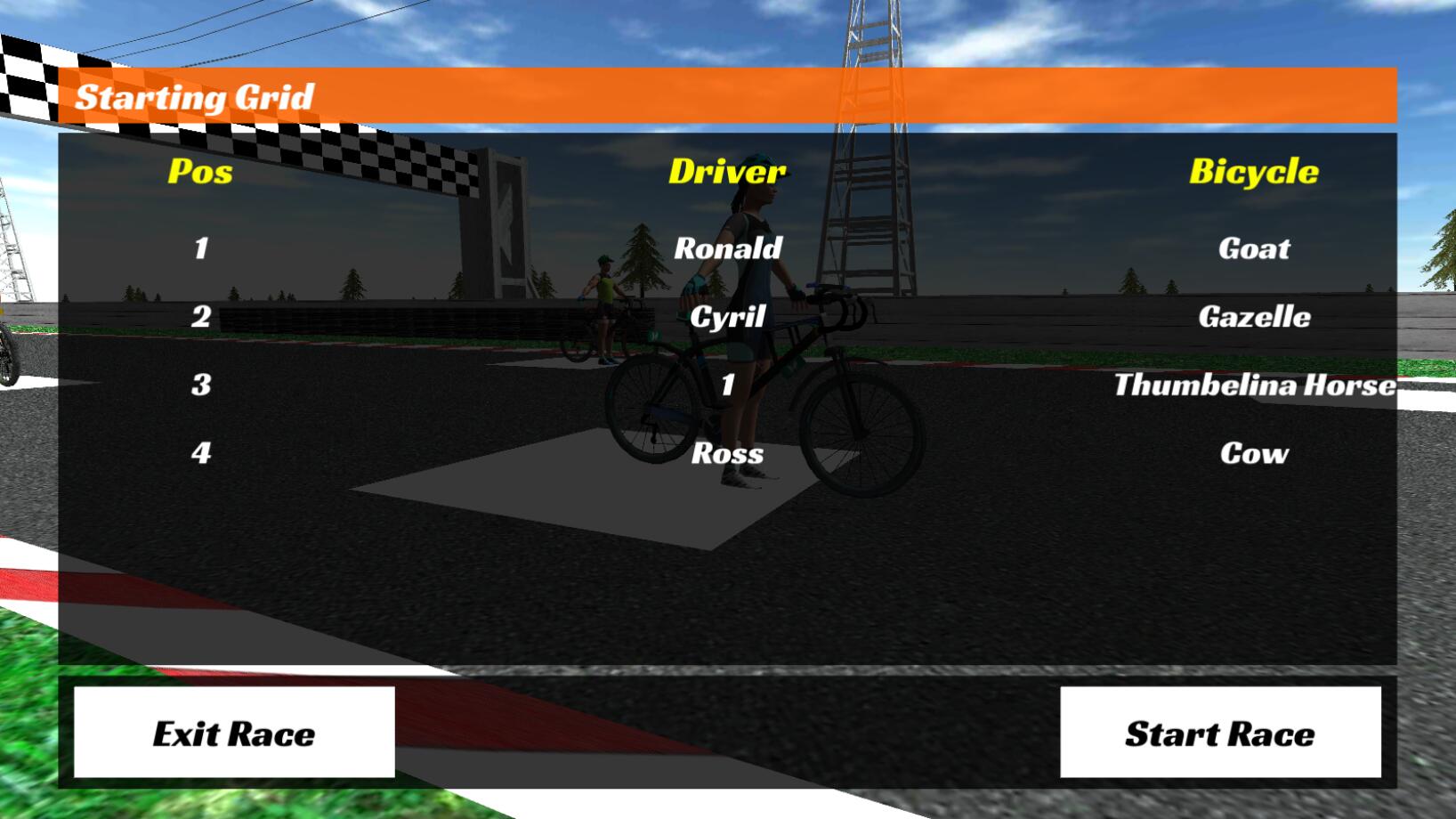Select driver Ronald in position 1

tap(732, 248)
